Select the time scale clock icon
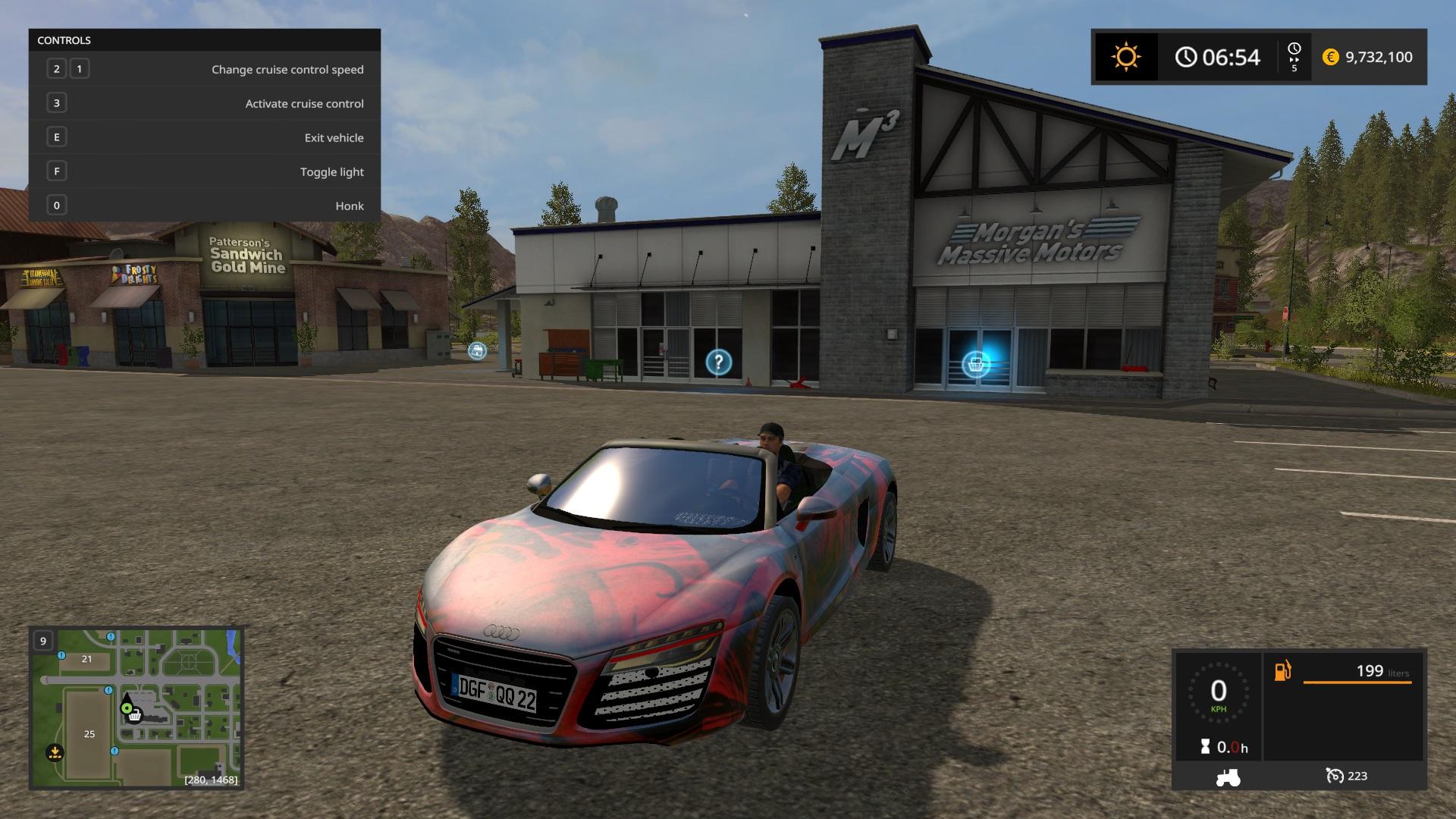1456x819 pixels. point(1294,49)
